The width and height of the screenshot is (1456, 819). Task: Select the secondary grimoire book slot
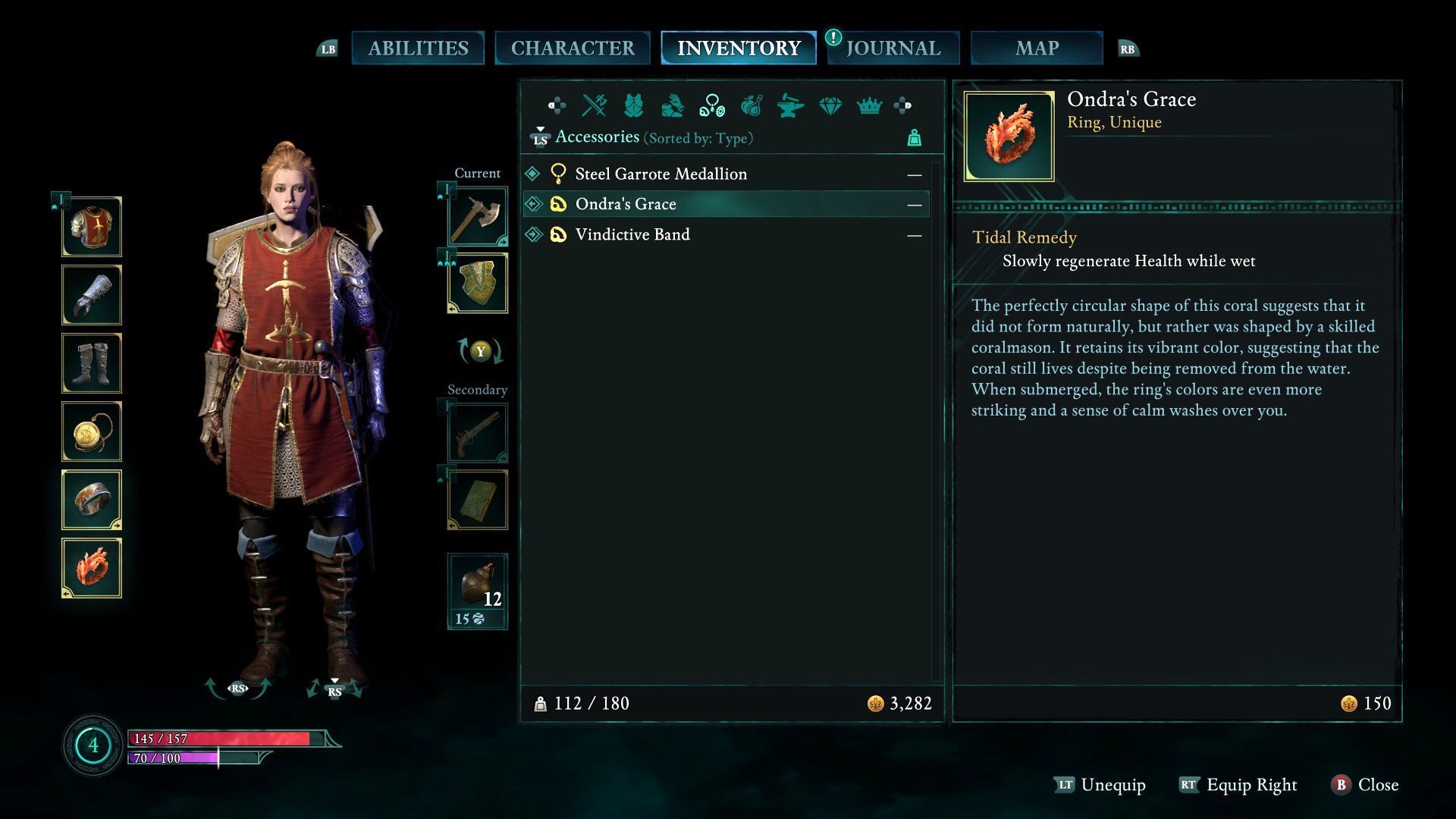pos(478,499)
